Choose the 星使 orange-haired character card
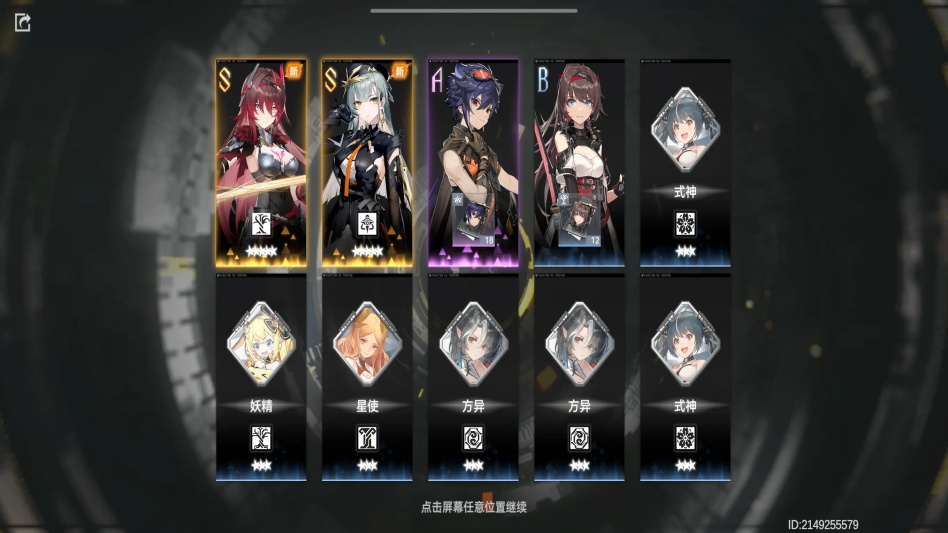948x533 pixels. point(367,378)
